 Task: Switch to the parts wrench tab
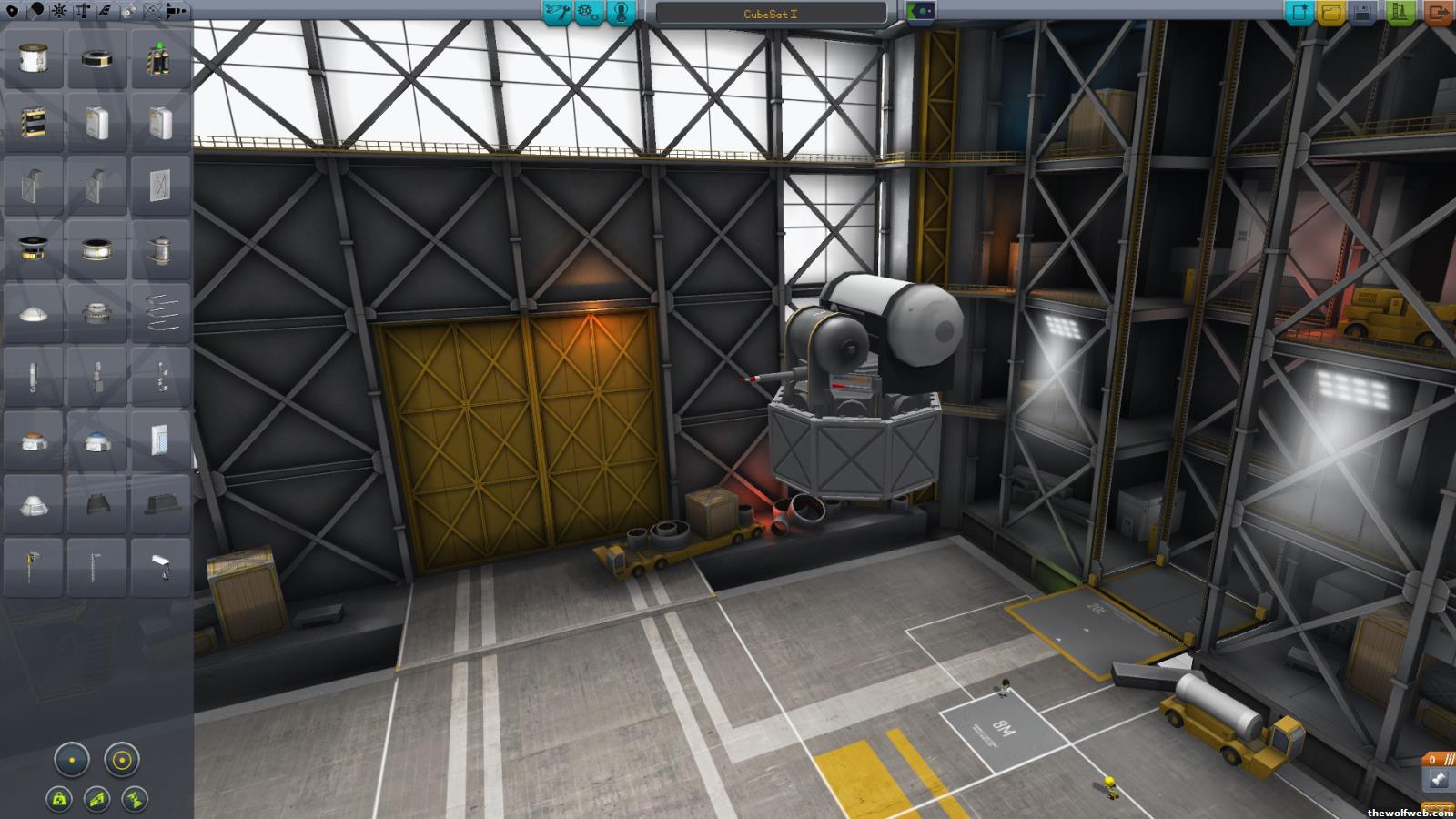556,12
